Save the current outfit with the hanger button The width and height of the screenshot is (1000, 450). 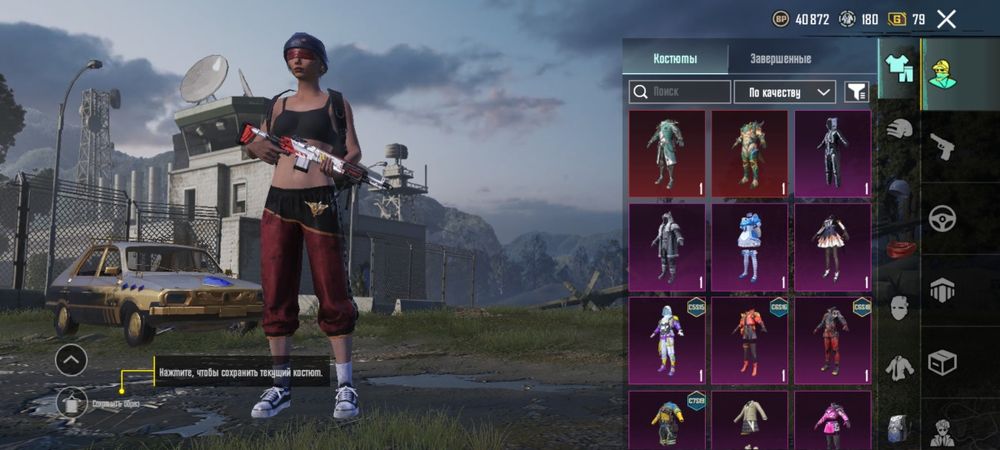71,403
